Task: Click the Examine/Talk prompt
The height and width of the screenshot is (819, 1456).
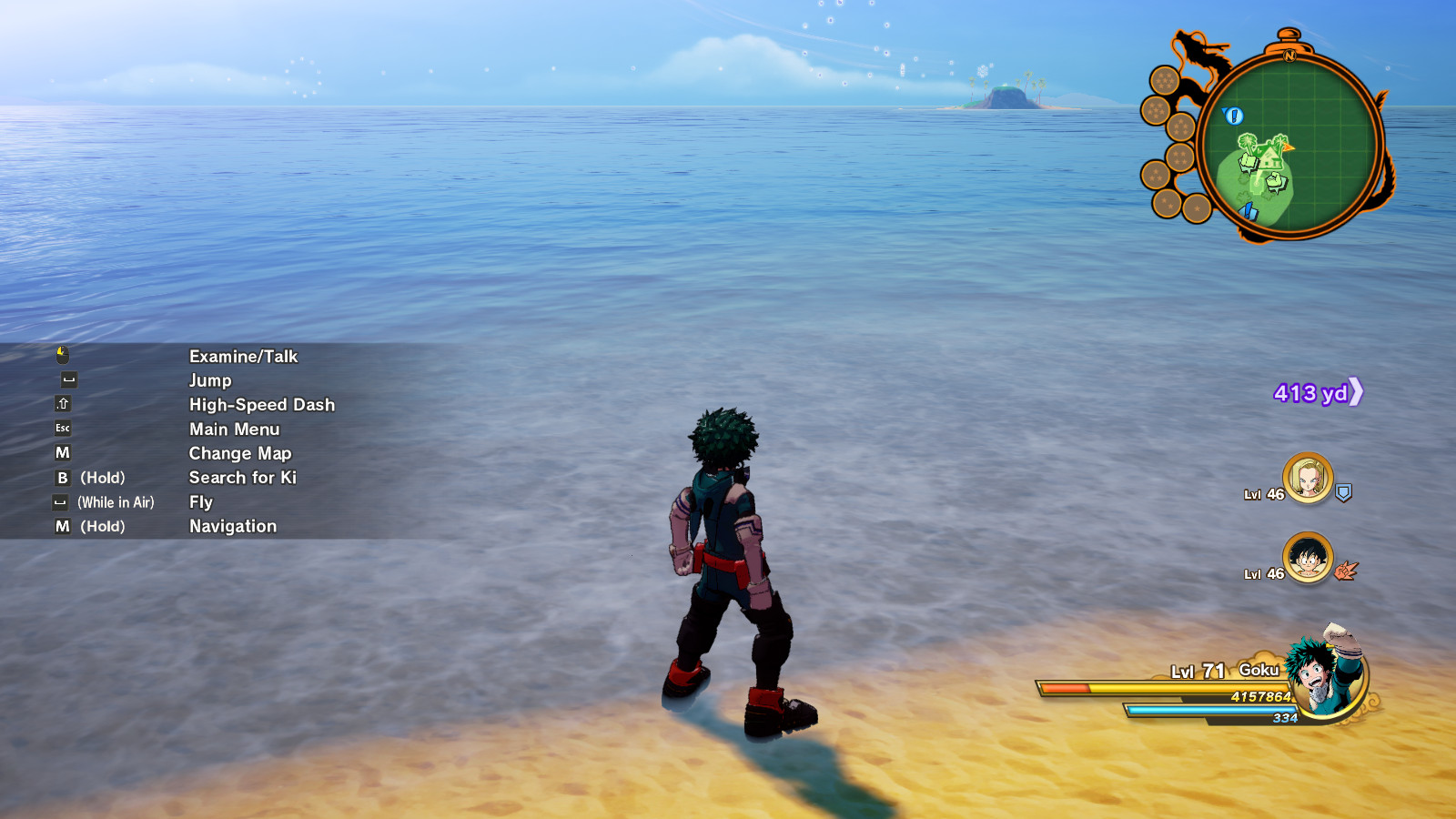Action: point(242,356)
